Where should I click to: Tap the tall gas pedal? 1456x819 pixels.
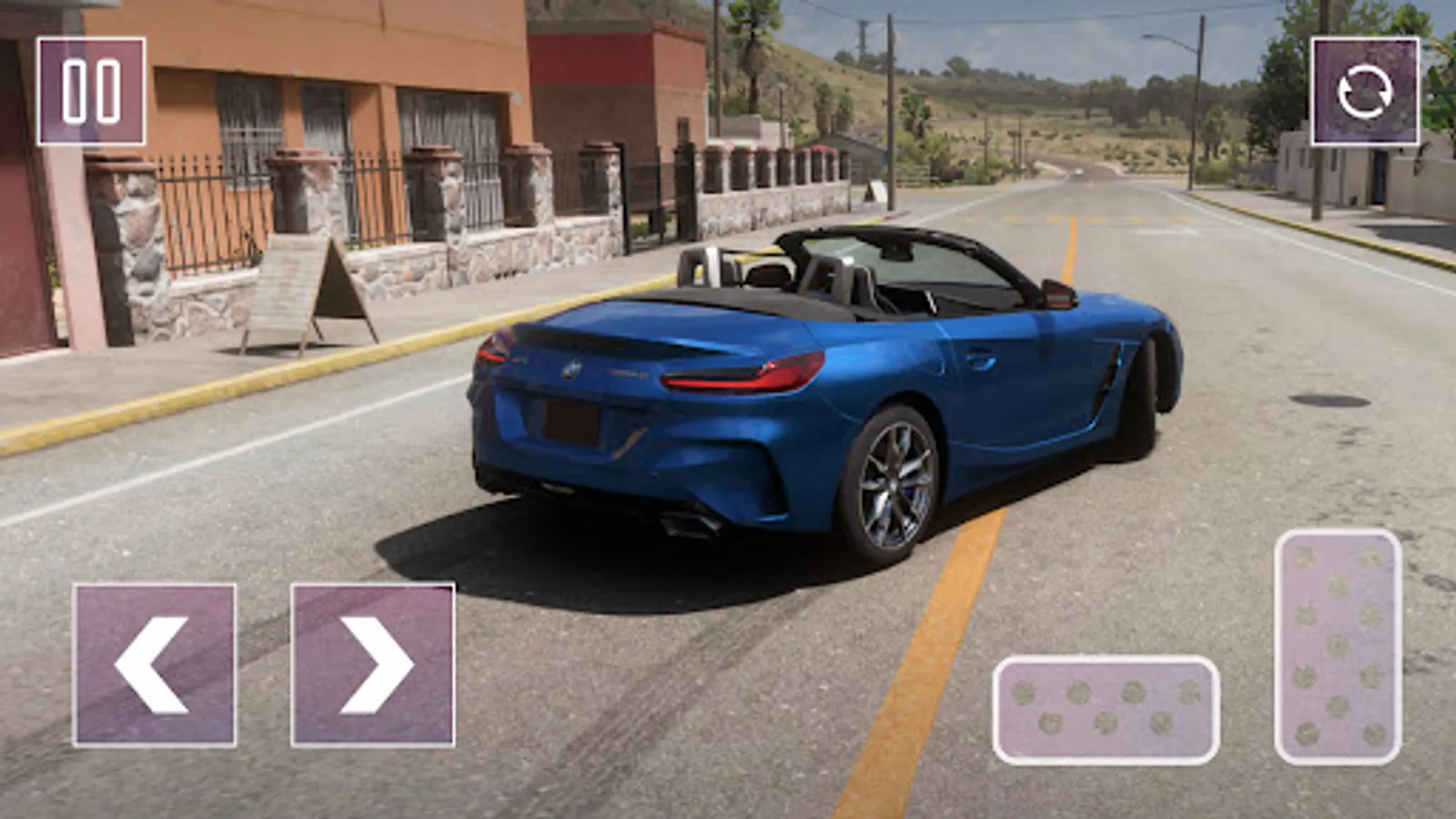(1338, 646)
